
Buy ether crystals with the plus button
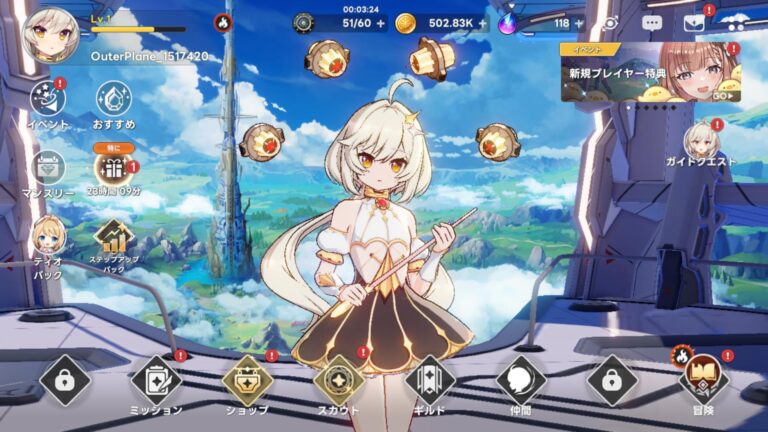581,23
